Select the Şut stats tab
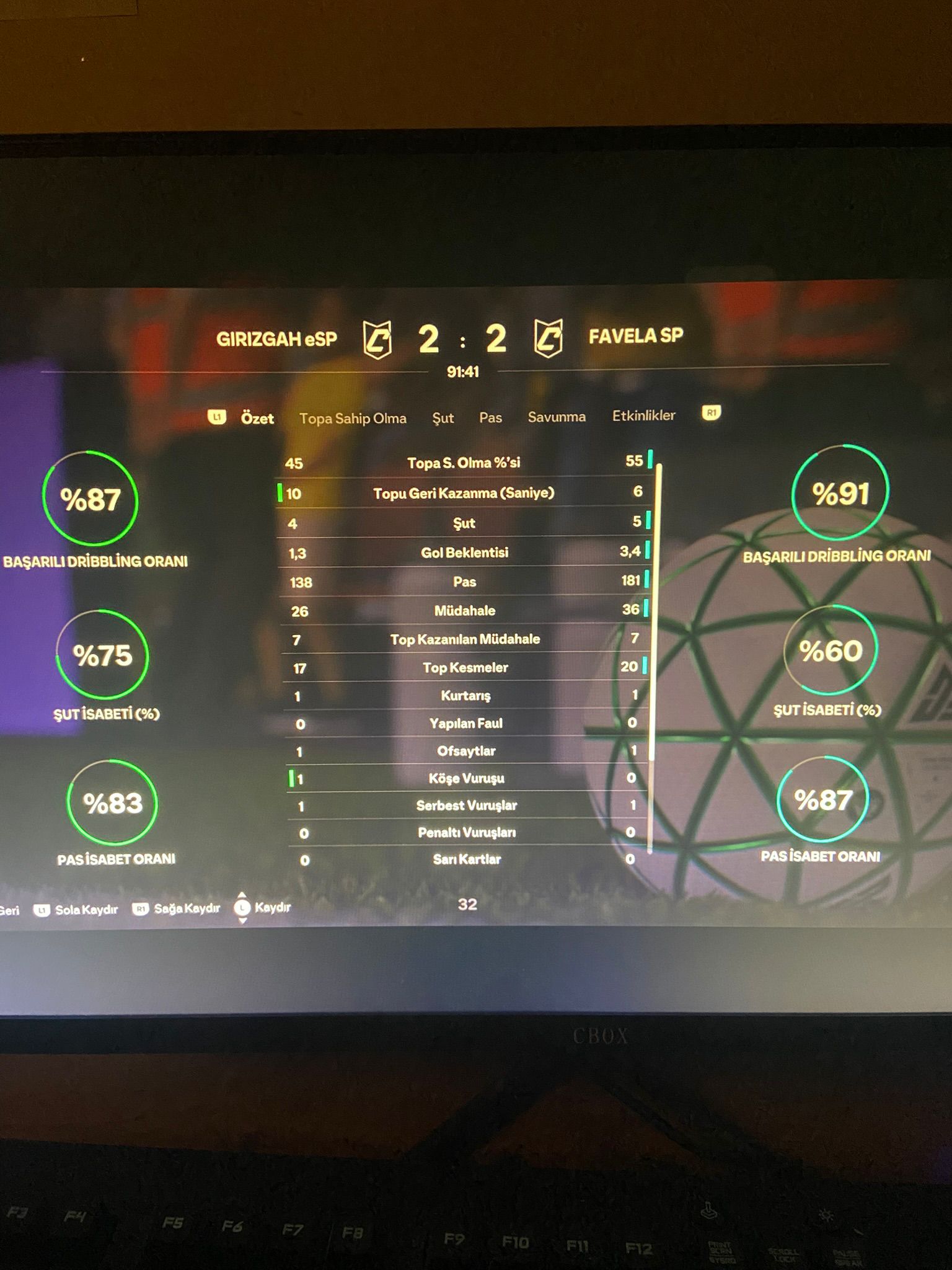Screen dimensions: 952x1270 [443, 418]
